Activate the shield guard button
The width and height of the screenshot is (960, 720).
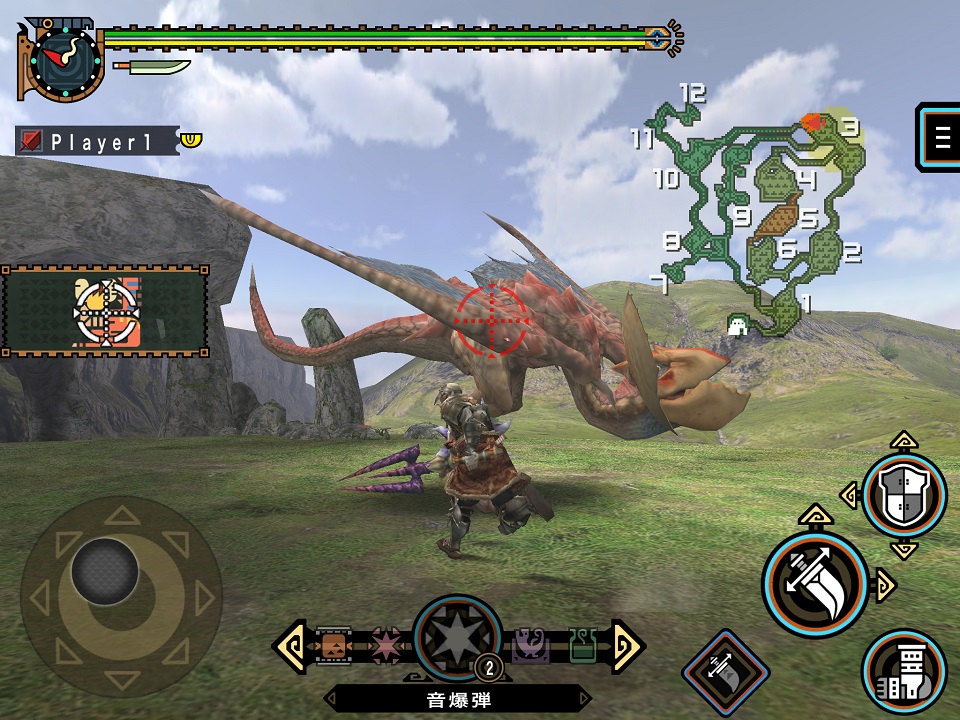pos(903,494)
